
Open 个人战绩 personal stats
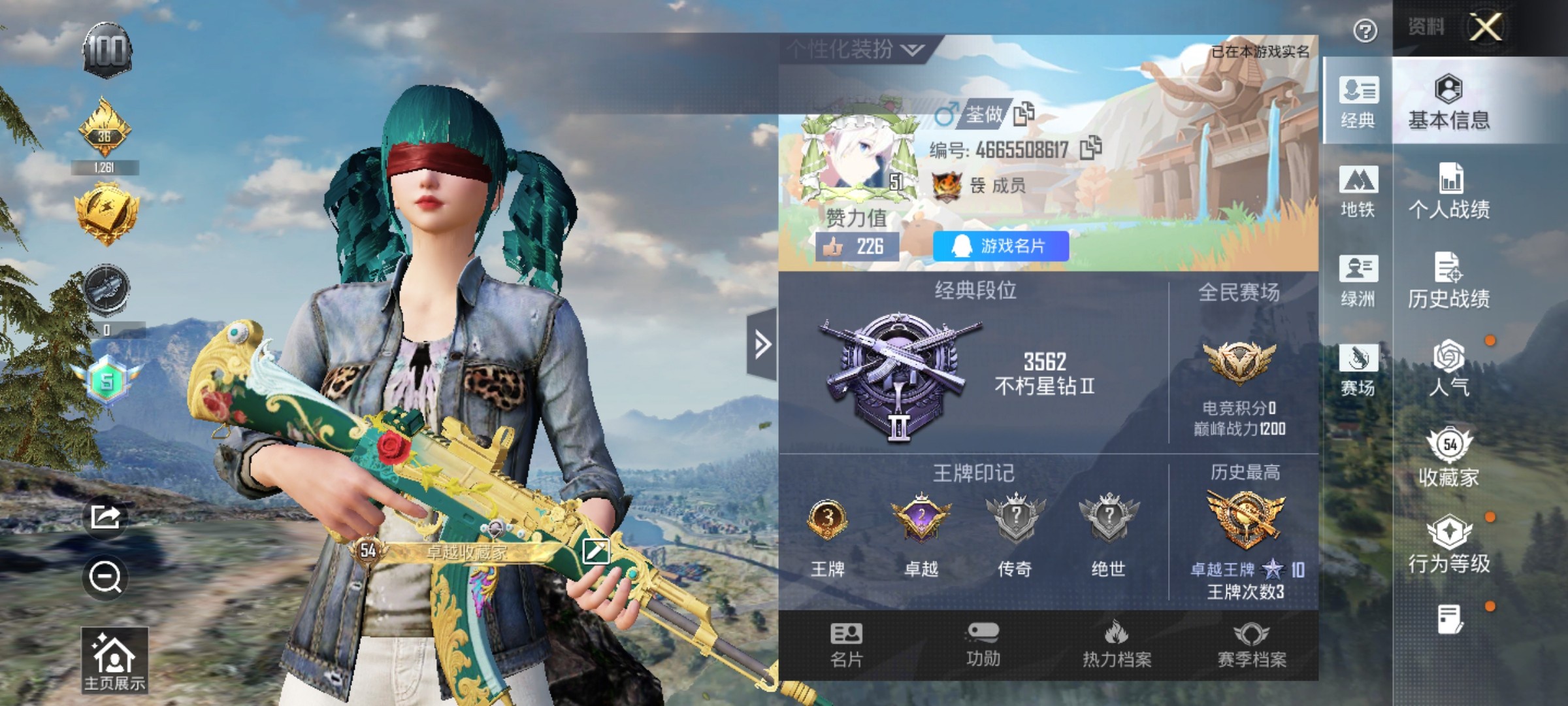click(1448, 191)
